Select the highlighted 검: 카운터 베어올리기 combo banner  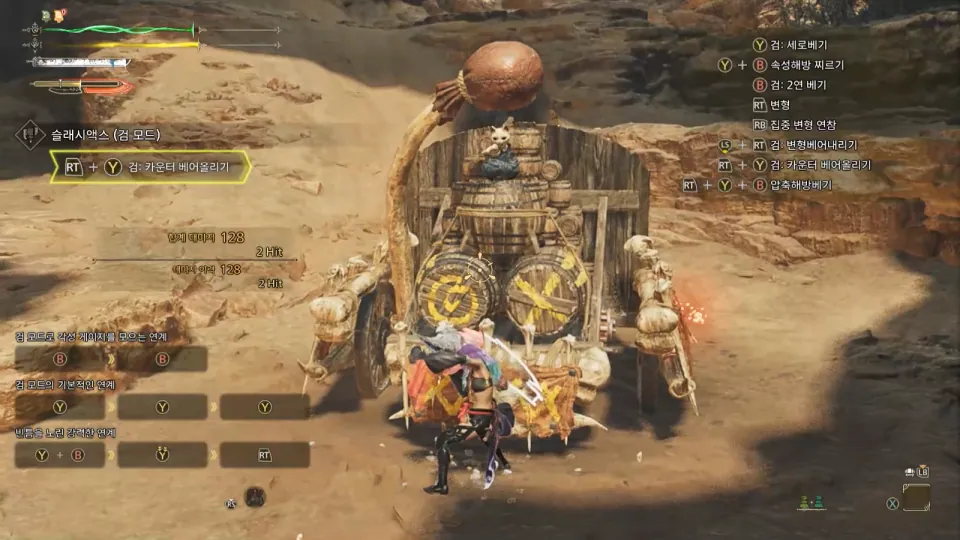pos(150,167)
